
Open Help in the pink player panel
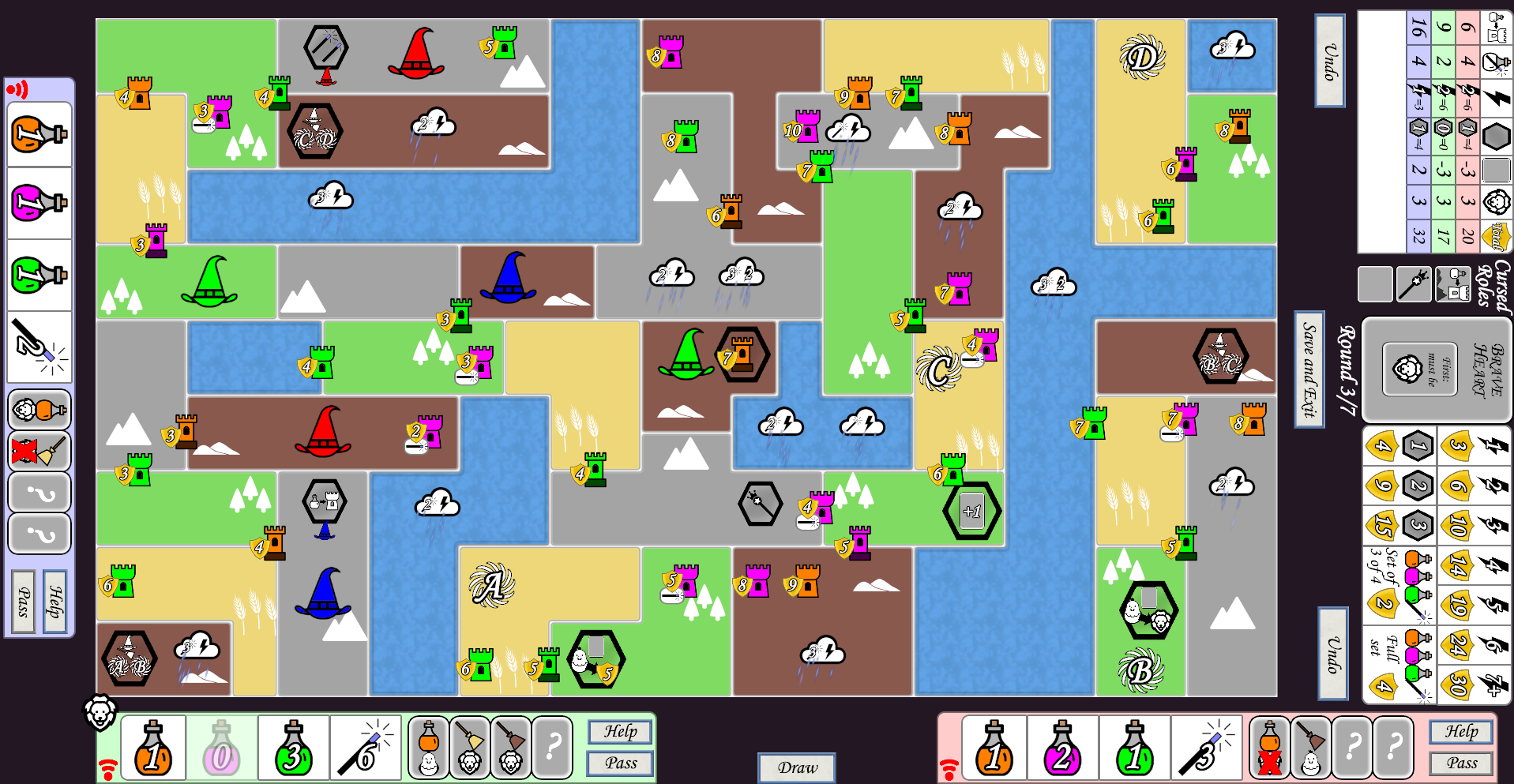click(1461, 732)
